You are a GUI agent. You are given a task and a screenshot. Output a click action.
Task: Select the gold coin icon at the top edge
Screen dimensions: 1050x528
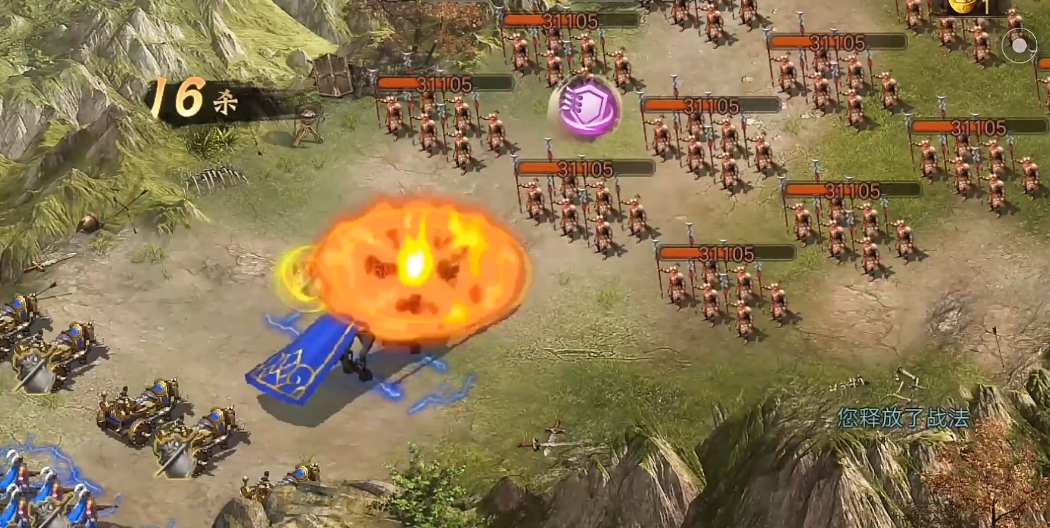963,6
